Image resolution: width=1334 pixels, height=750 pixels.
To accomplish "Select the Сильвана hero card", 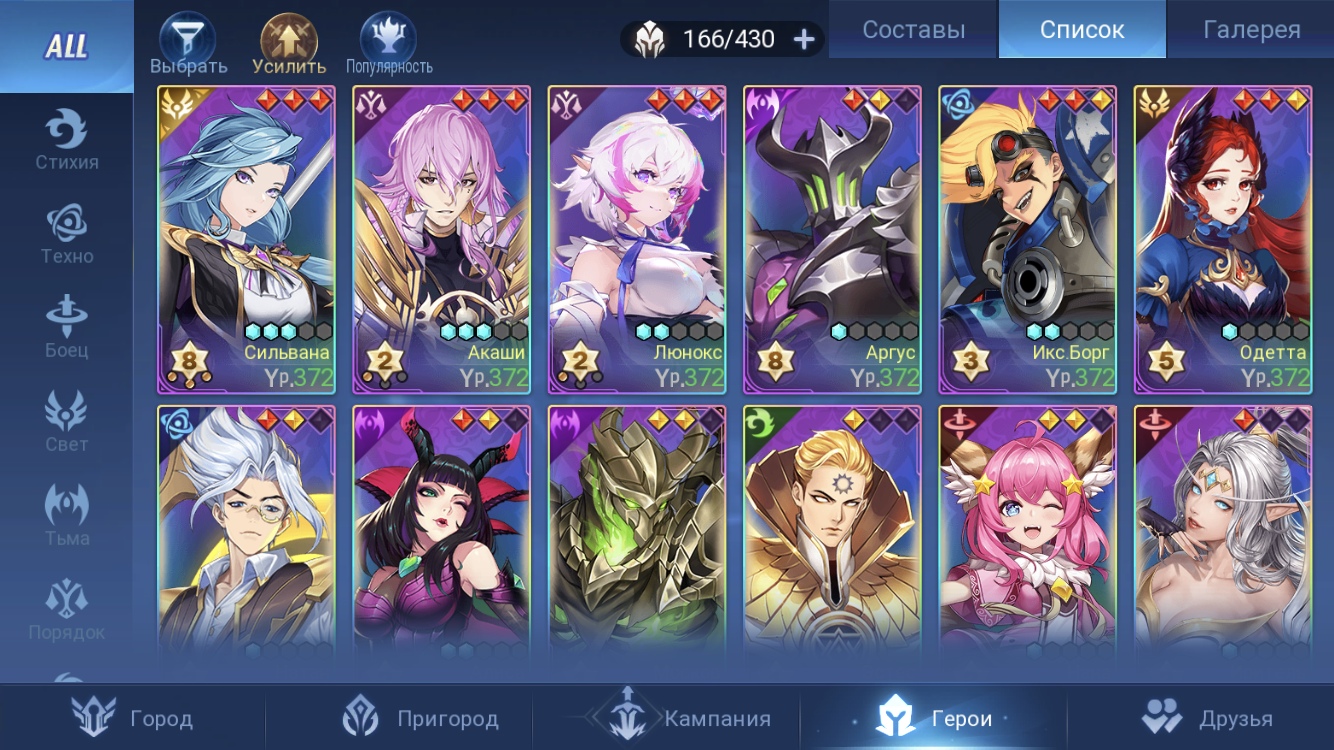I will pyautogui.click(x=246, y=240).
